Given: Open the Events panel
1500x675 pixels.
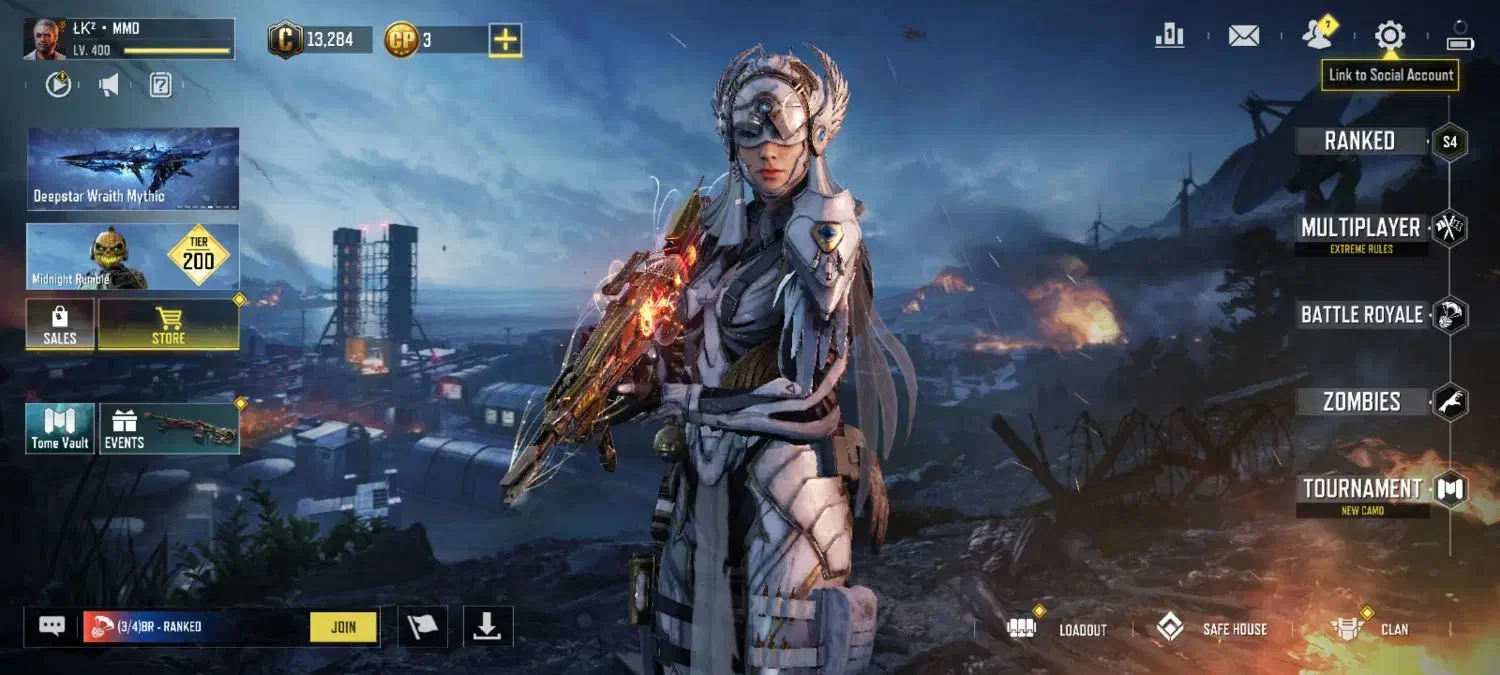Looking at the screenshot, I should click(169, 429).
